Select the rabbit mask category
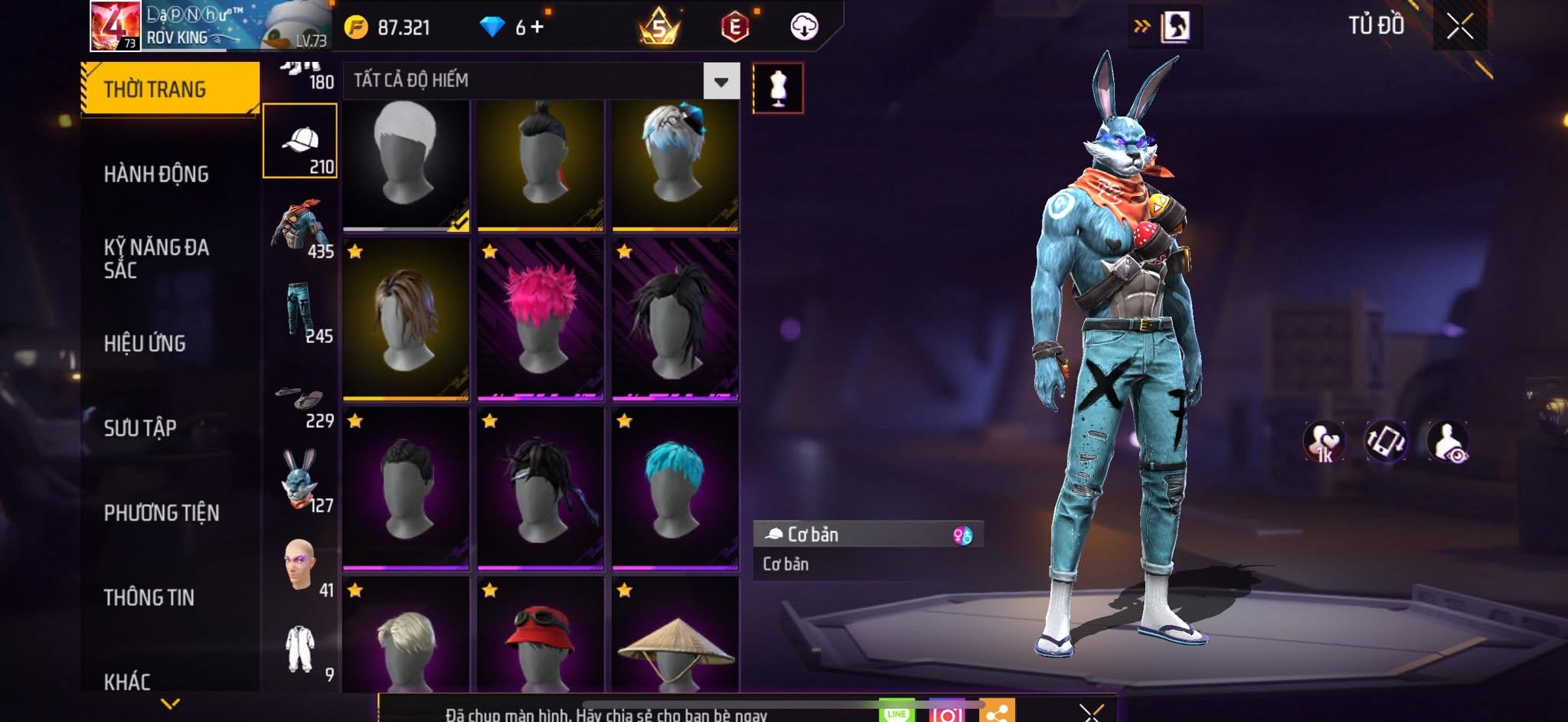The width and height of the screenshot is (1568, 722). pos(300,481)
